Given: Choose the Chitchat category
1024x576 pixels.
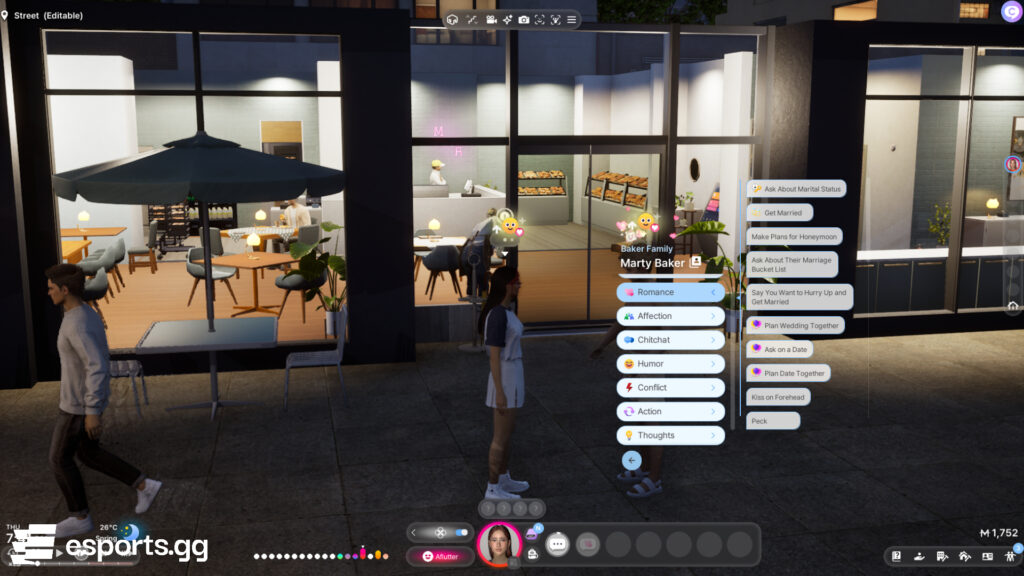Looking at the screenshot, I should pyautogui.click(x=670, y=340).
